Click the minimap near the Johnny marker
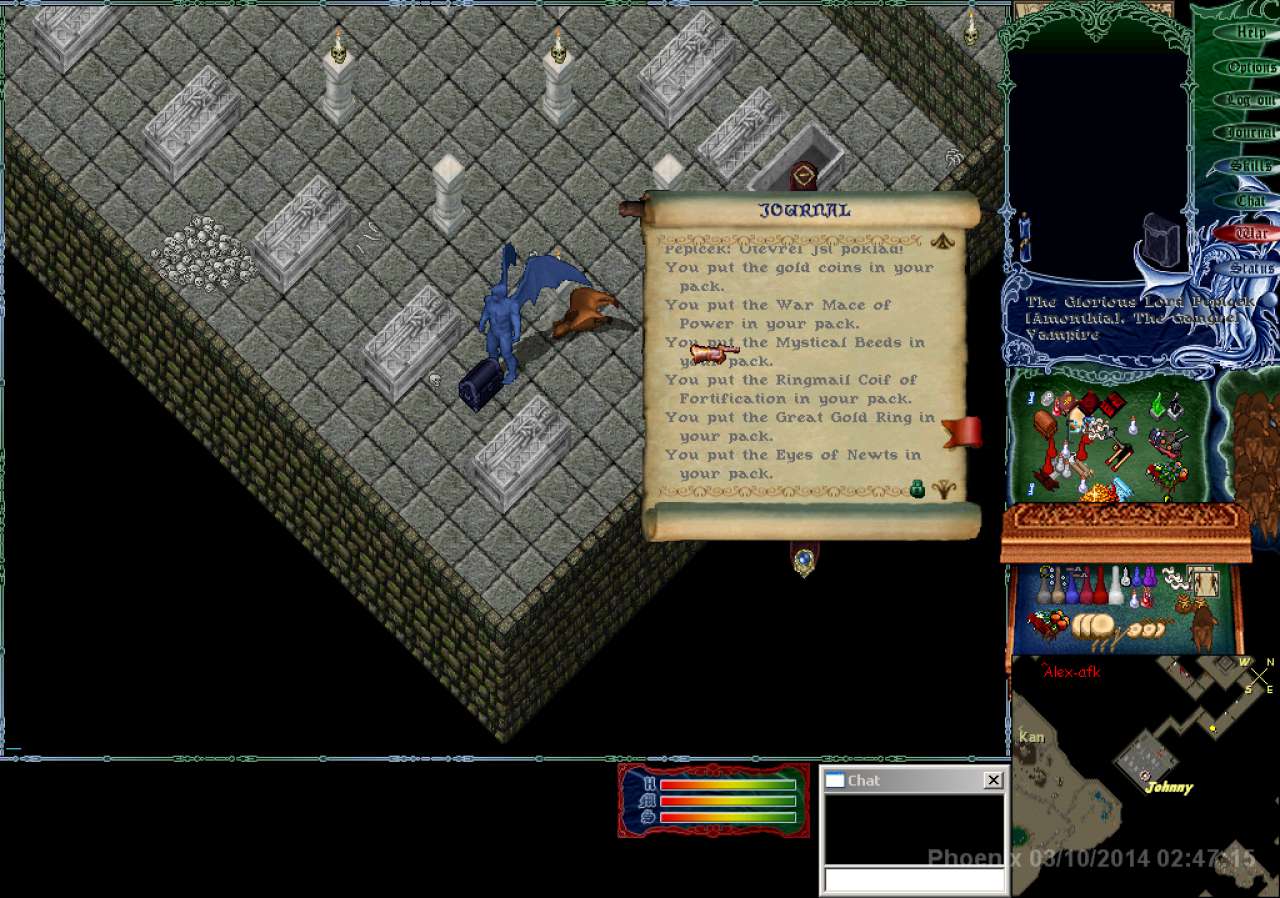 [1168, 787]
